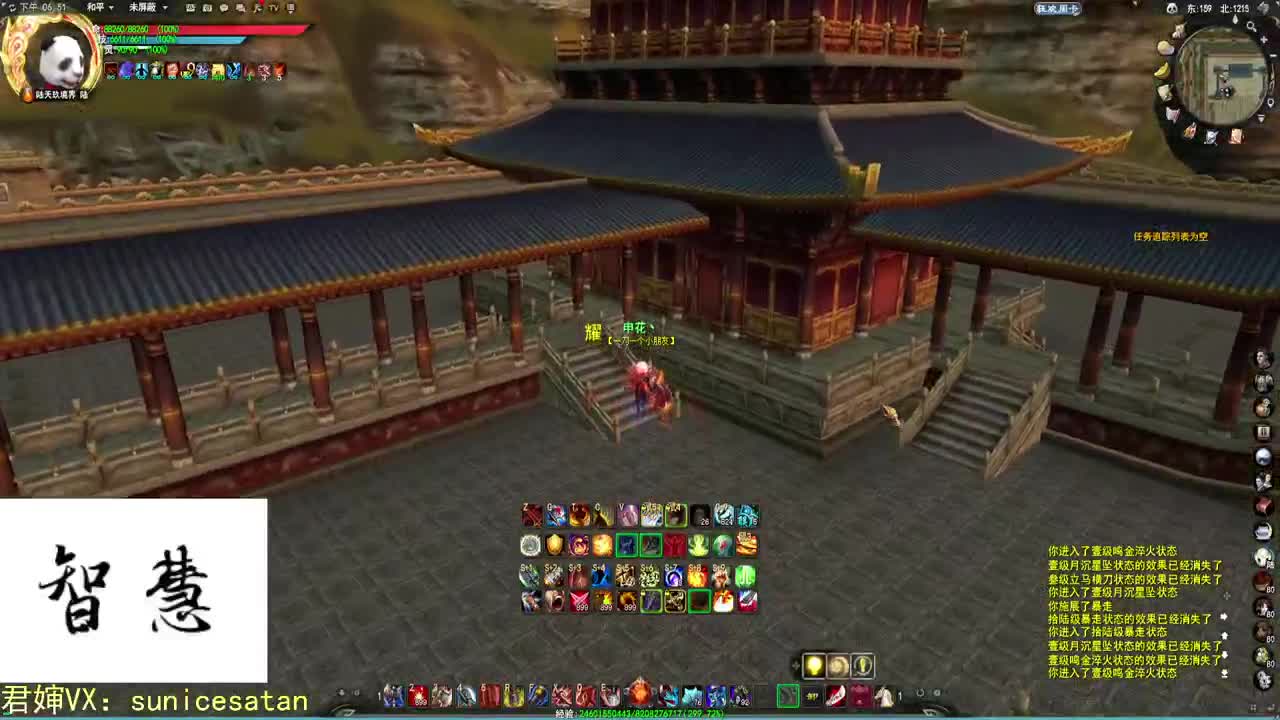Click the green experience bar at screen bottom
This screenshot has width=1280, height=720.
(x=640, y=714)
